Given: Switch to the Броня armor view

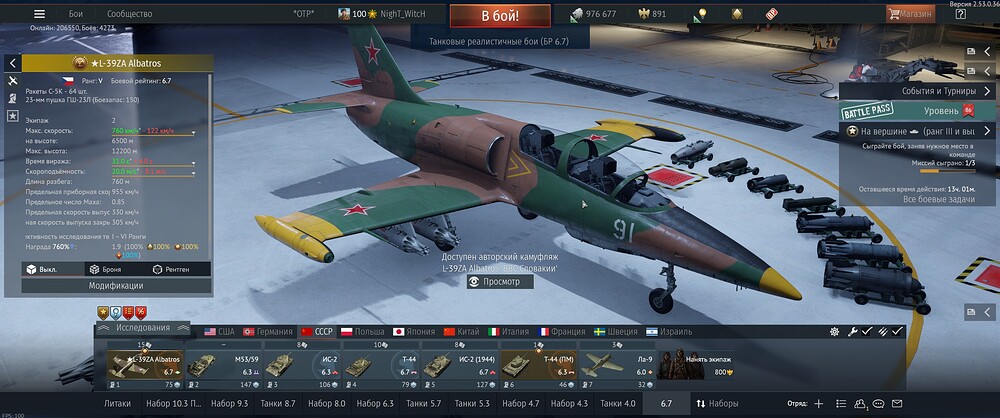Looking at the screenshot, I should pos(106,269).
